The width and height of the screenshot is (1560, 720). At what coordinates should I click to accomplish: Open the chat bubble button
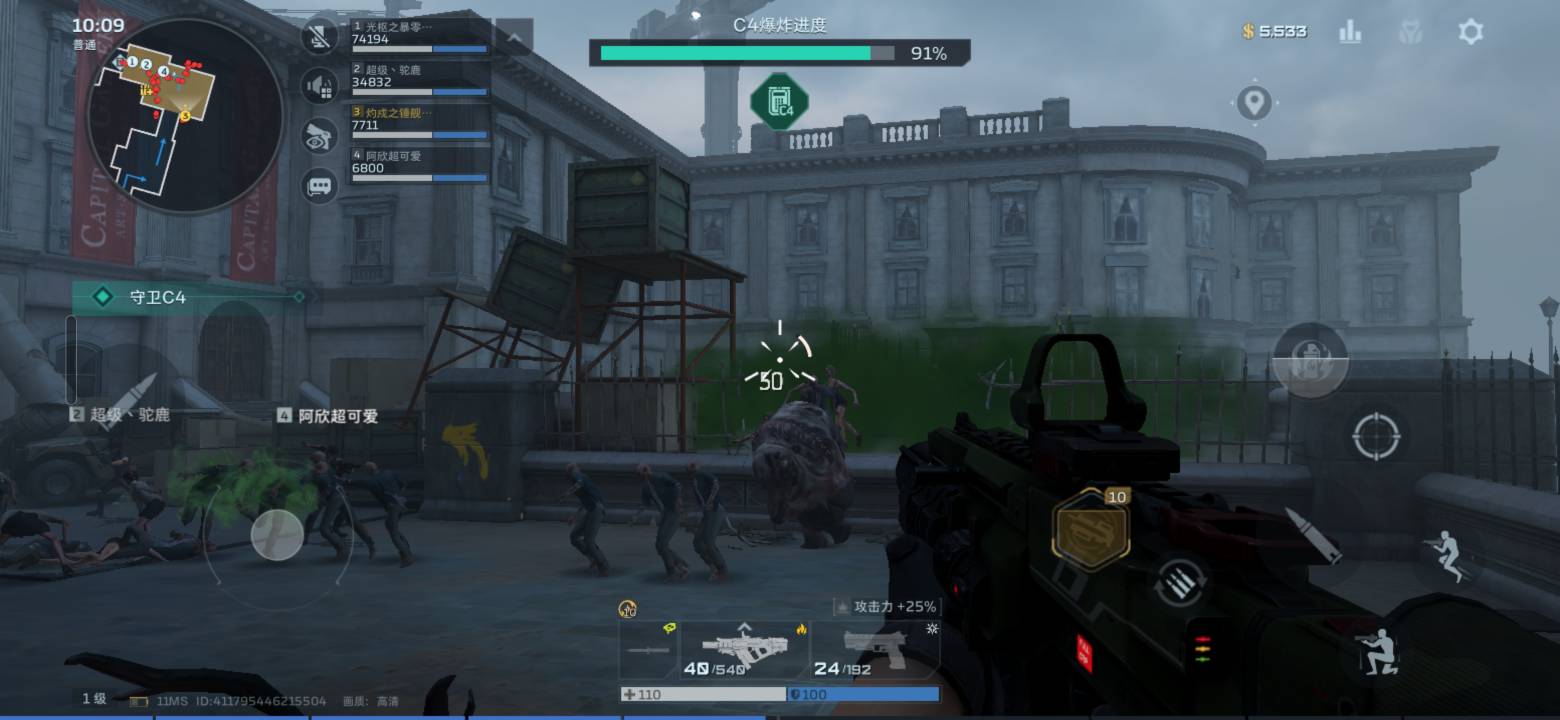(319, 186)
